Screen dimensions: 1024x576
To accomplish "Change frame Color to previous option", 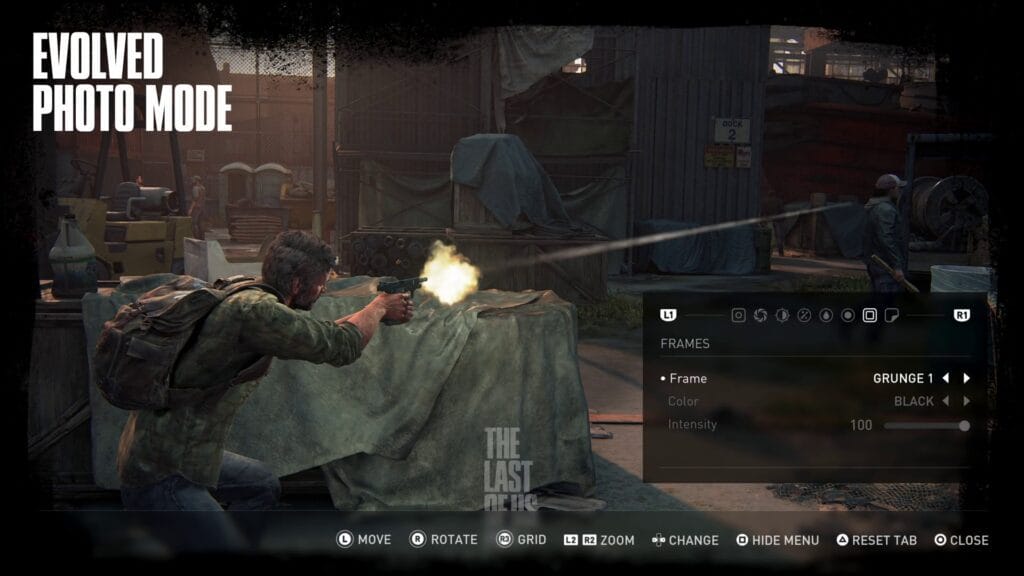I will tap(945, 402).
